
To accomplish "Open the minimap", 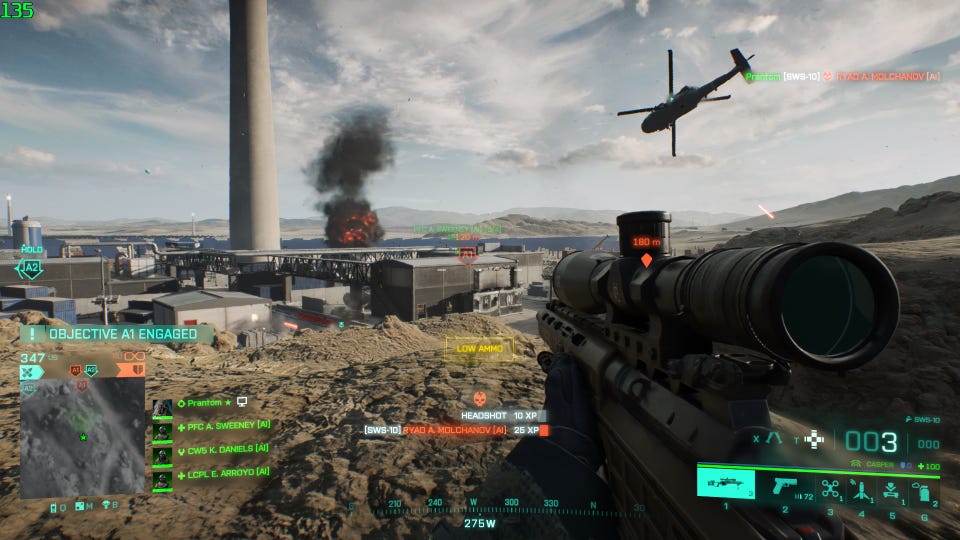I will [x=83, y=436].
